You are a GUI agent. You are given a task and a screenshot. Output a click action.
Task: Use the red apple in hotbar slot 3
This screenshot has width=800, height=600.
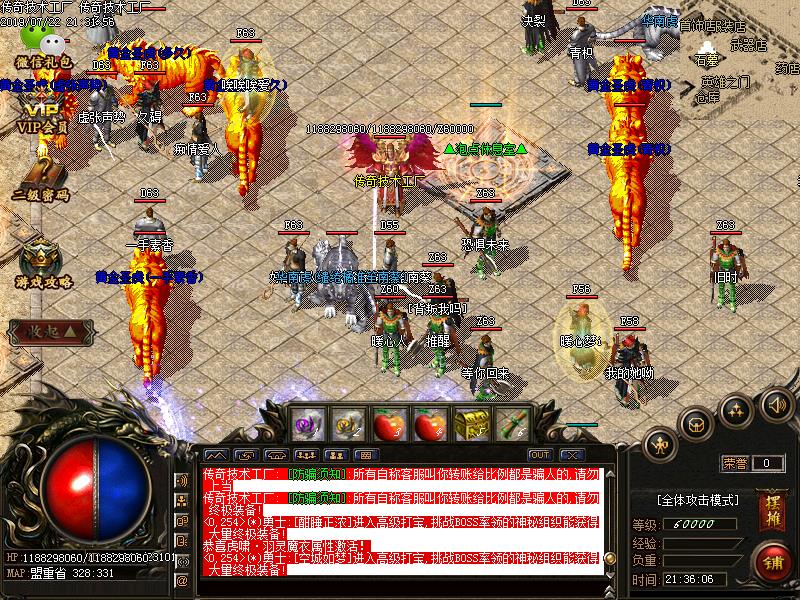(387, 424)
